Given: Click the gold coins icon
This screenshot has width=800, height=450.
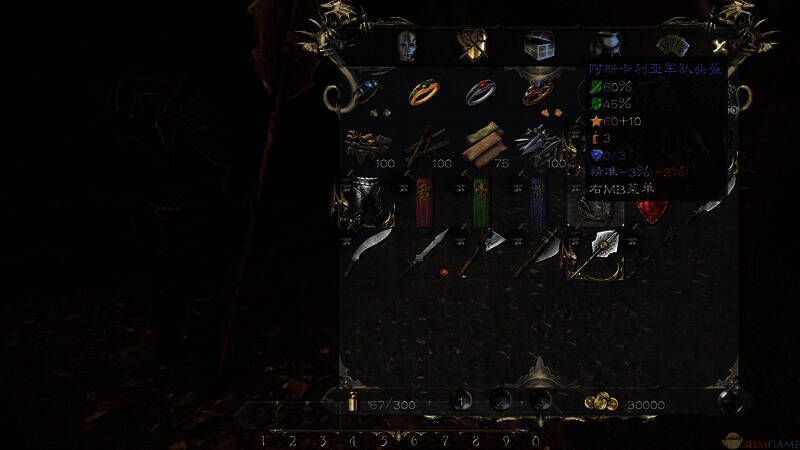Looking at the screenshot, I should point(601,402).
